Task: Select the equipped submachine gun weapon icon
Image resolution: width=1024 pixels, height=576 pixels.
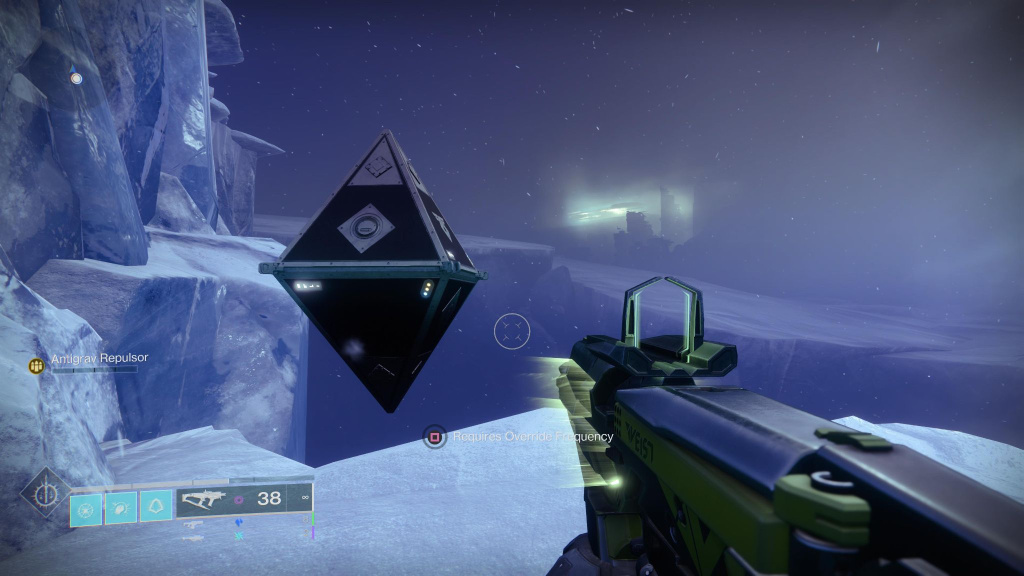Action: coord(202,499)
